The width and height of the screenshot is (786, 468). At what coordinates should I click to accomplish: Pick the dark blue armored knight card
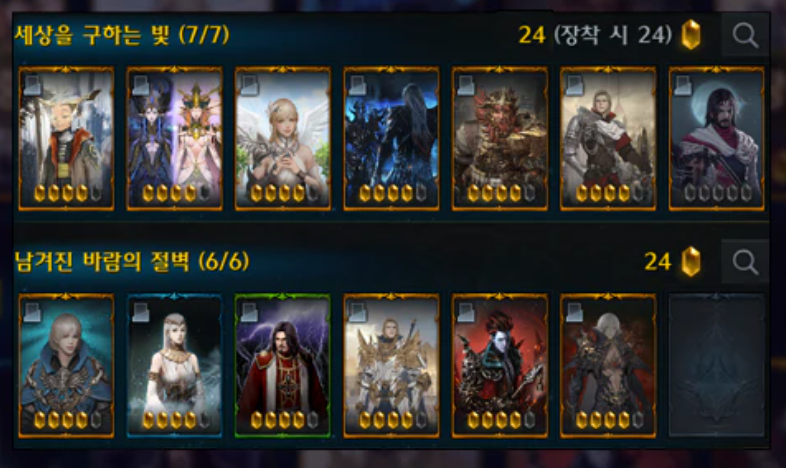(391, 138)
